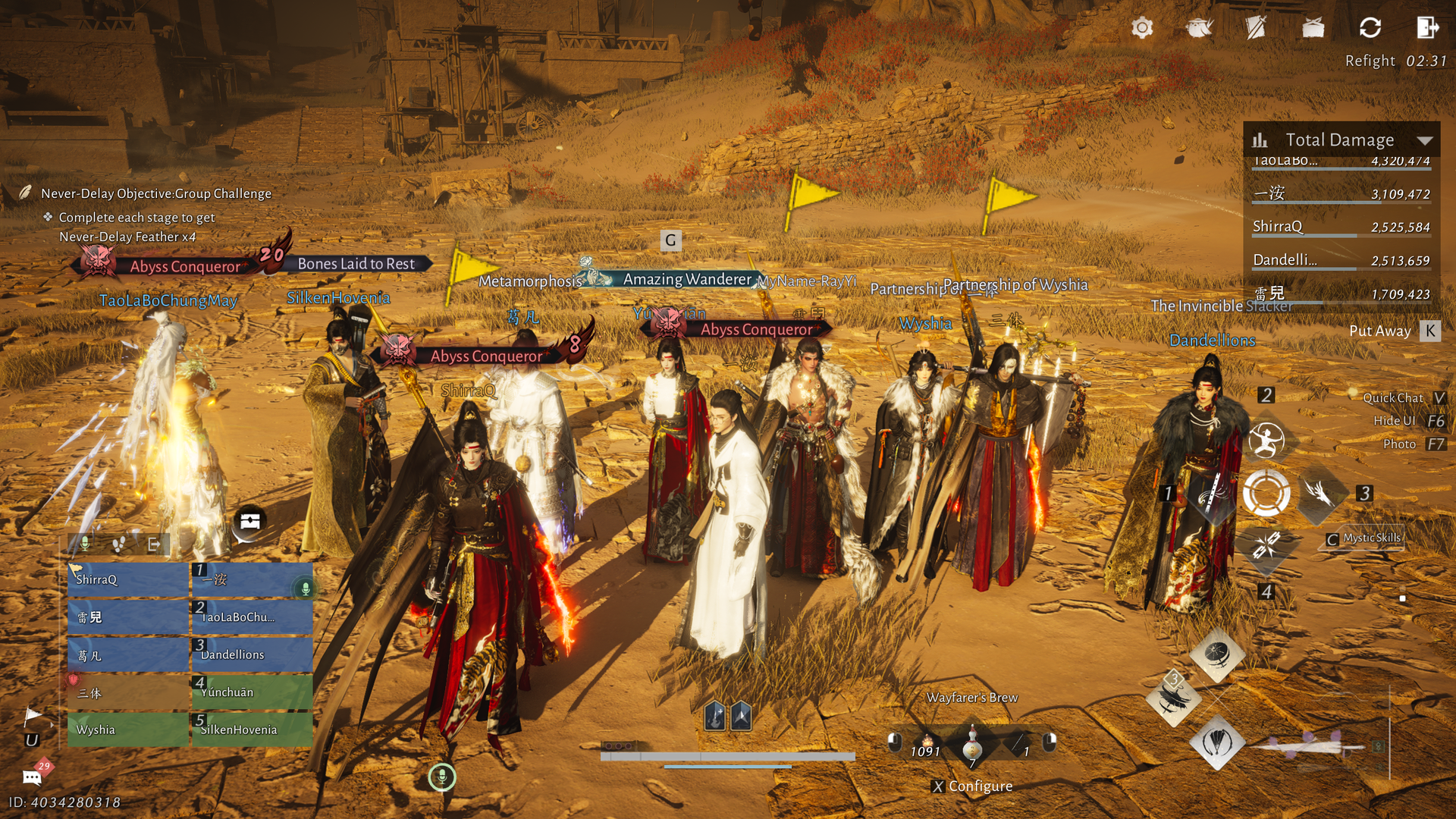The image size is (1456, 819).
Task: Activate the center ring emote wheel icon
Action: pyautogui.click(x=1266, y=493)
